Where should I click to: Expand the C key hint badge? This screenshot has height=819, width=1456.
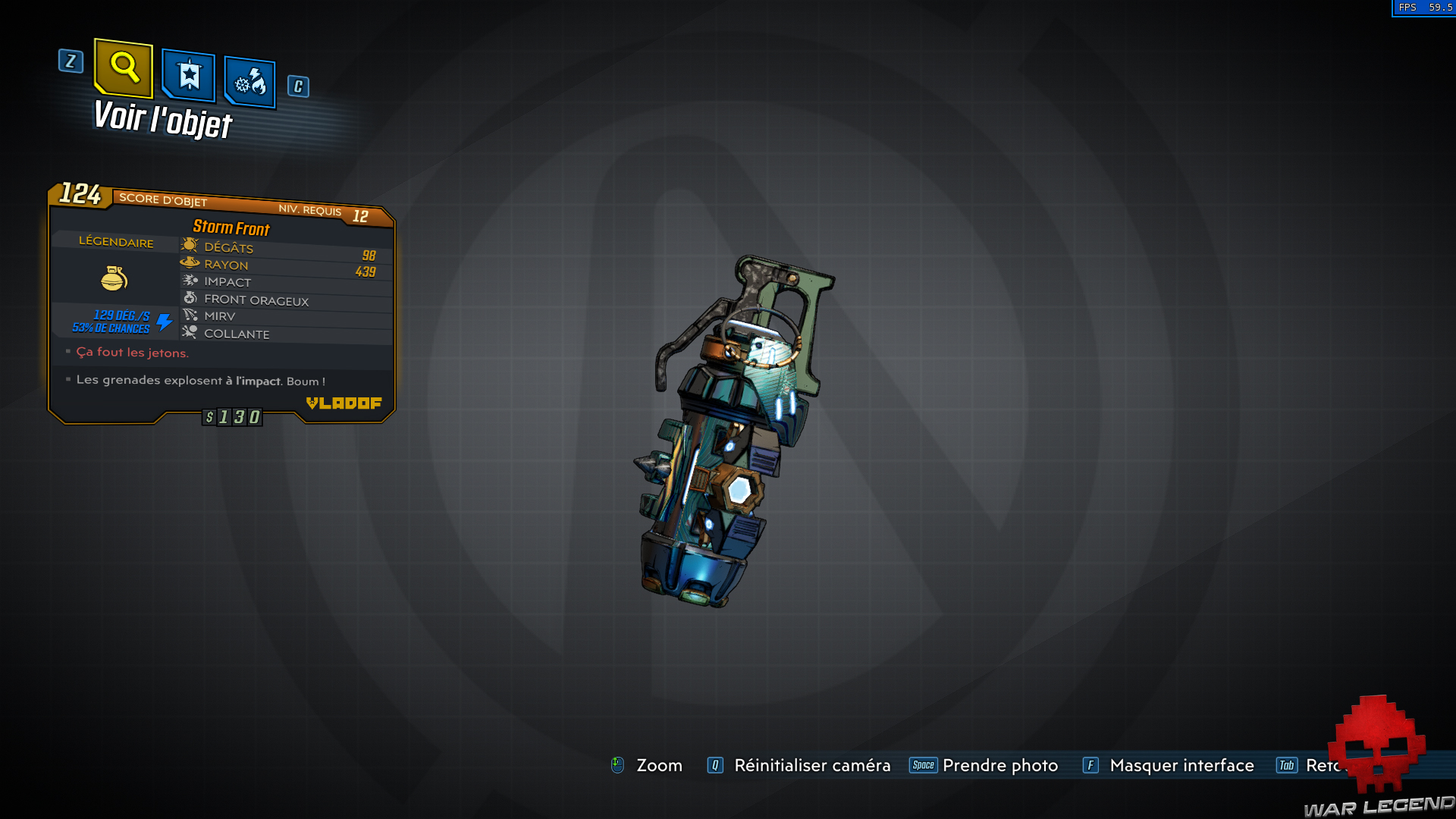[297, 86]
